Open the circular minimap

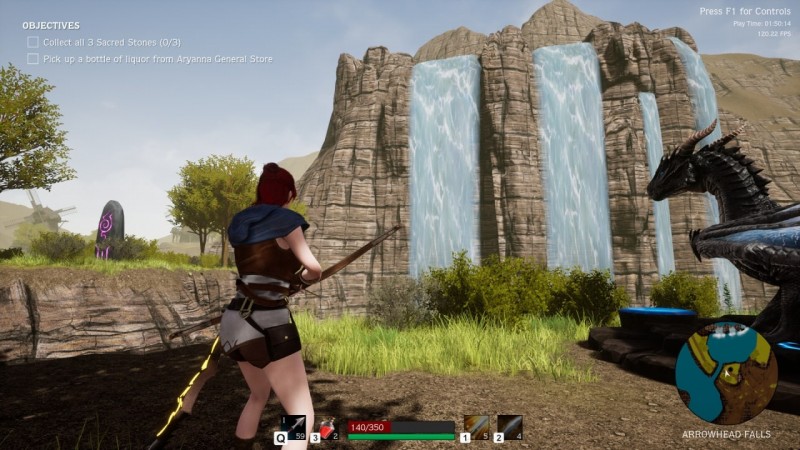pyautogui.click(x=726, y=373)
